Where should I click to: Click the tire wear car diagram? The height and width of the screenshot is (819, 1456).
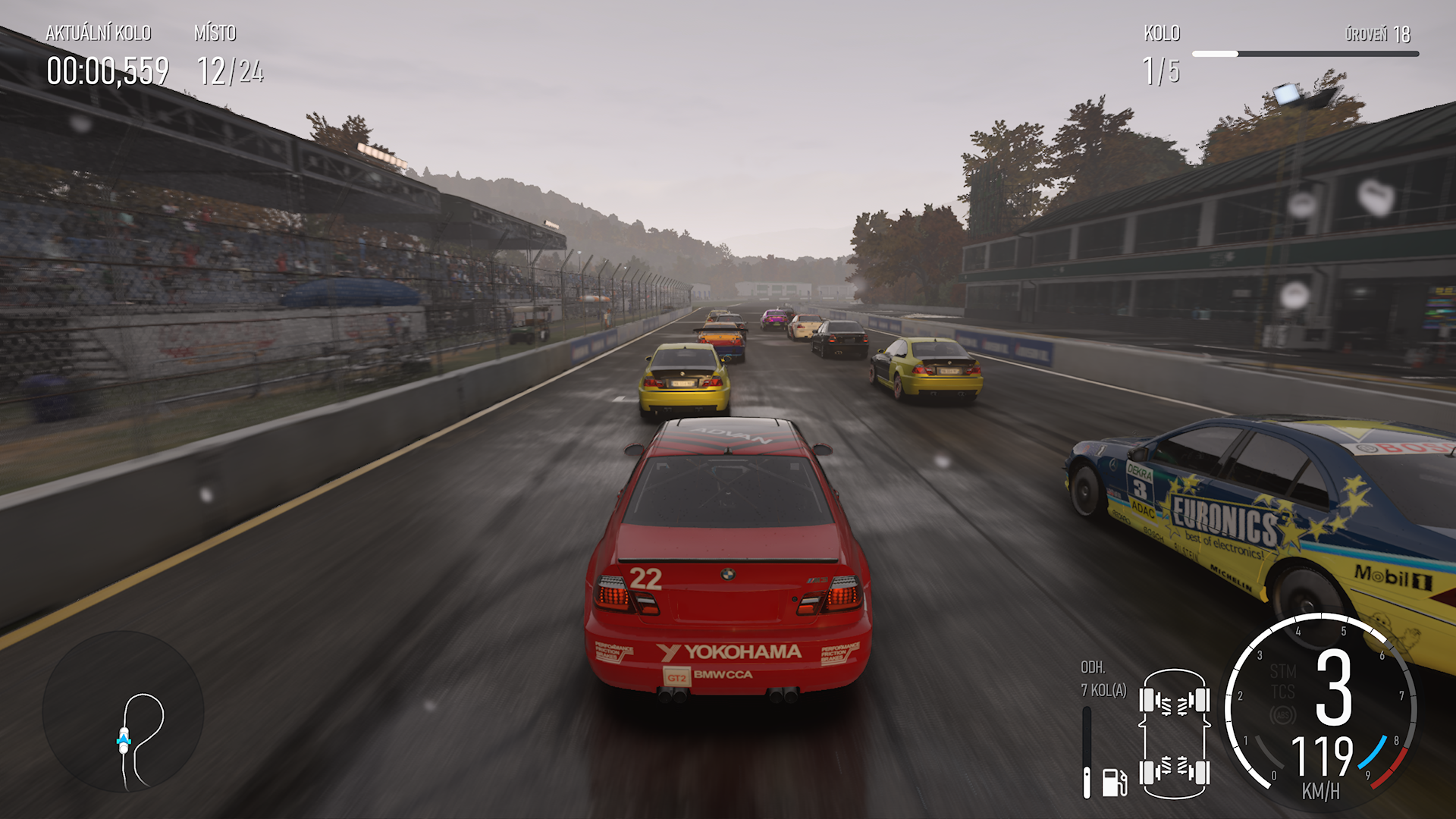pos(1174,734)
